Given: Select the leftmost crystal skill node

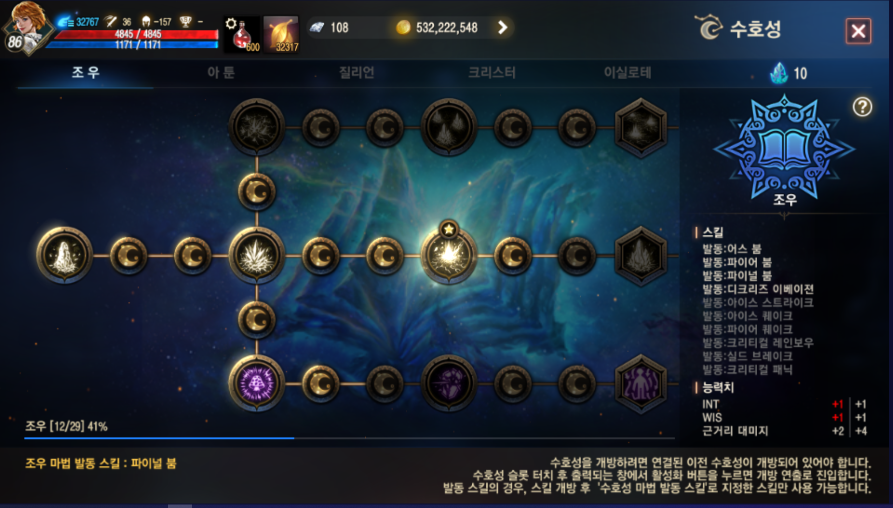Looking at the screenshot, I should pos(65,255).
